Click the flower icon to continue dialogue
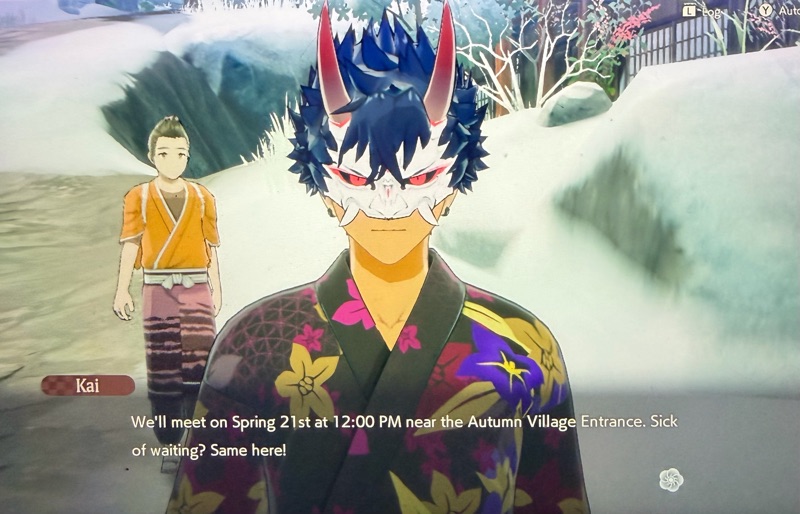 [671, 480]
